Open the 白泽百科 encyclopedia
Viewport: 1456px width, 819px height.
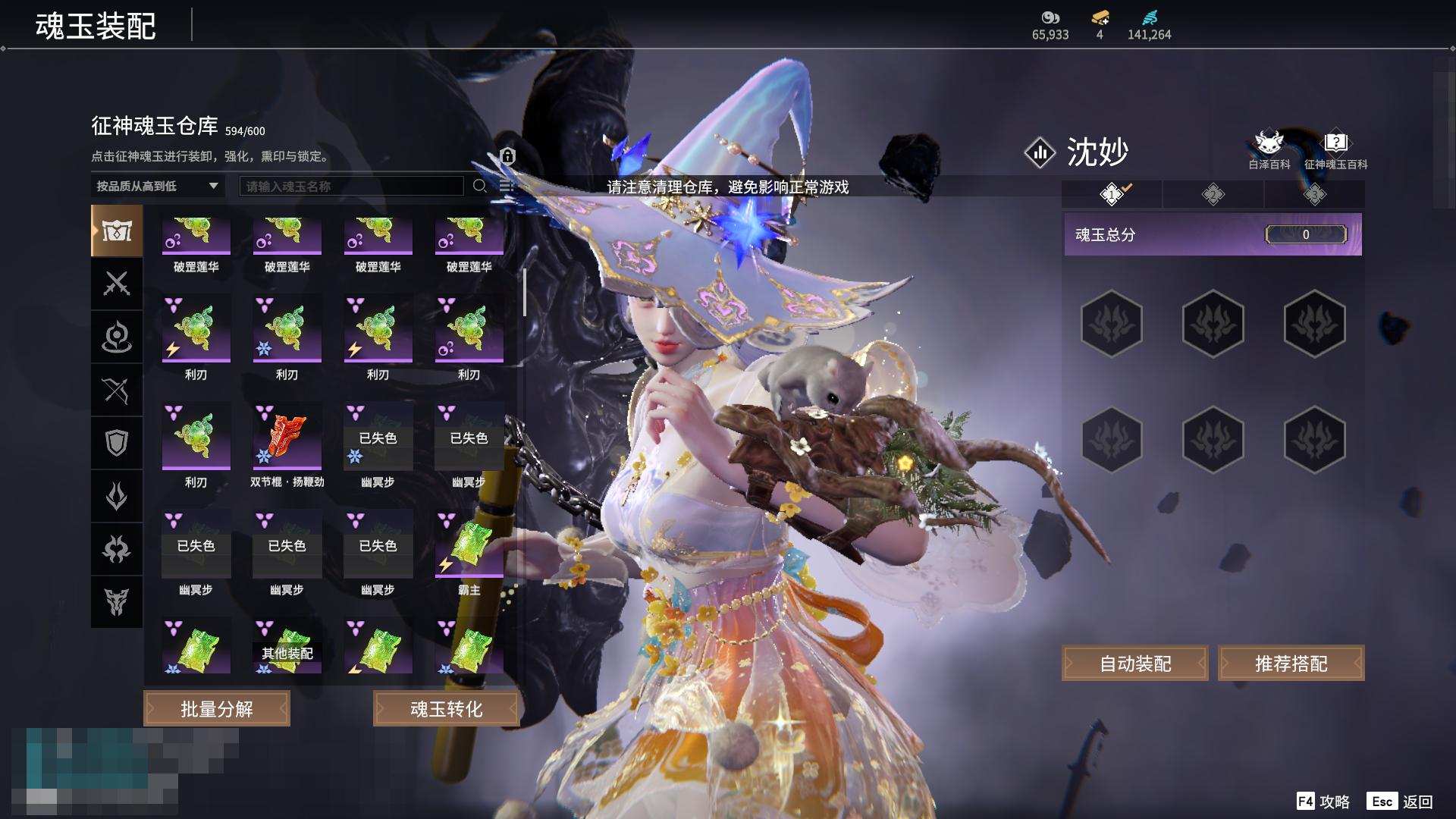(x=1269, y=149)
